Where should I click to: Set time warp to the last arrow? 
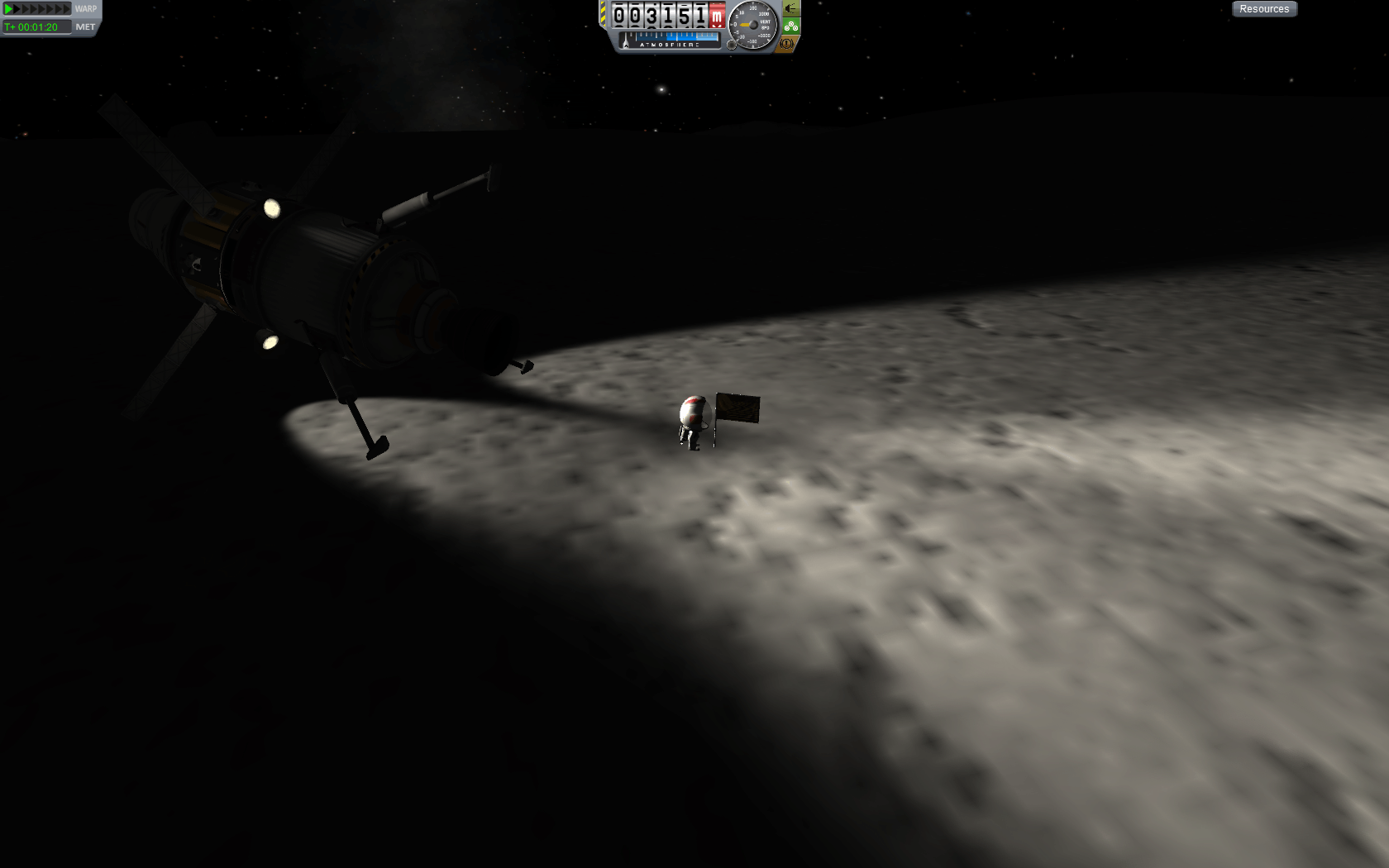pos(67,8)
